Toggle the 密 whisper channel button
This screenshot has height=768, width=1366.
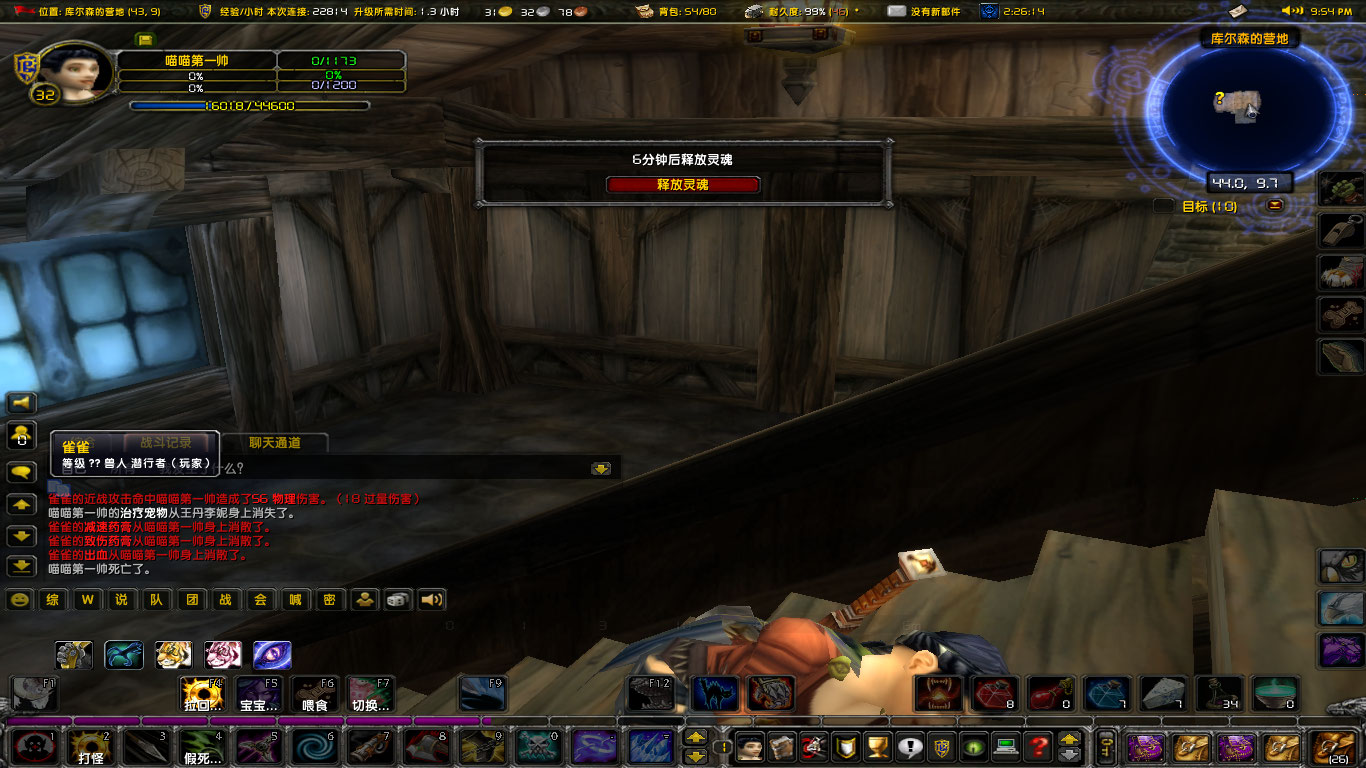(329, 601)
